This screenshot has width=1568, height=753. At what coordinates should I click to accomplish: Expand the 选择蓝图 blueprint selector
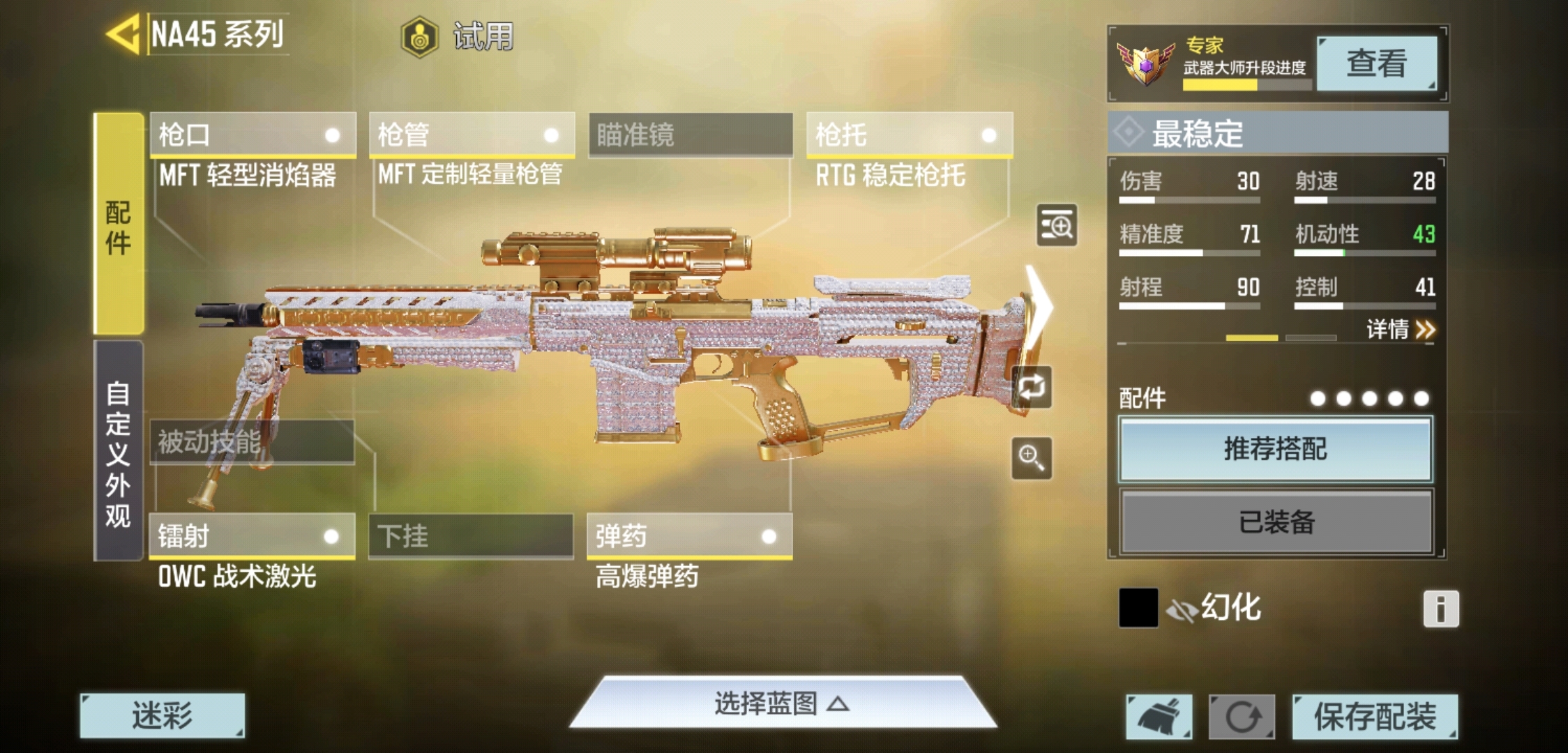click(x=782, y=703)
